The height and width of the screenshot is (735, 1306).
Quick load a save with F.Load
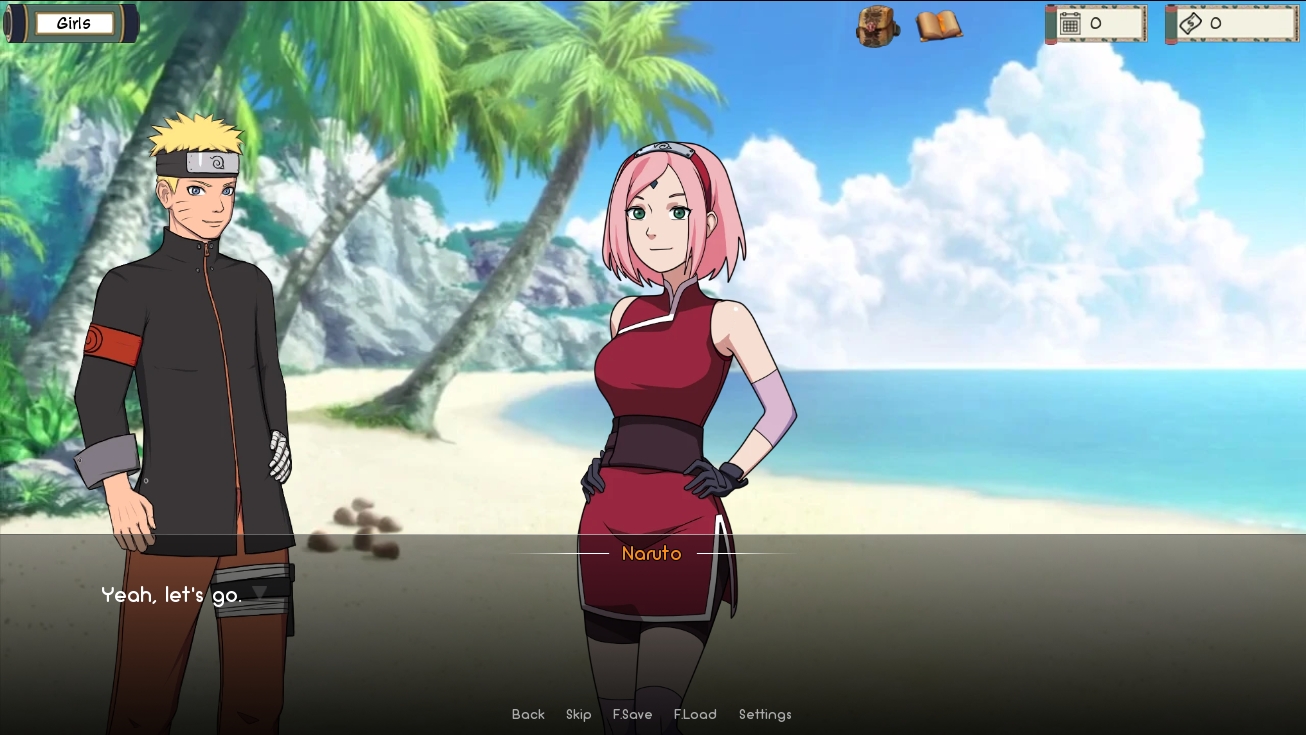point(695,714)
